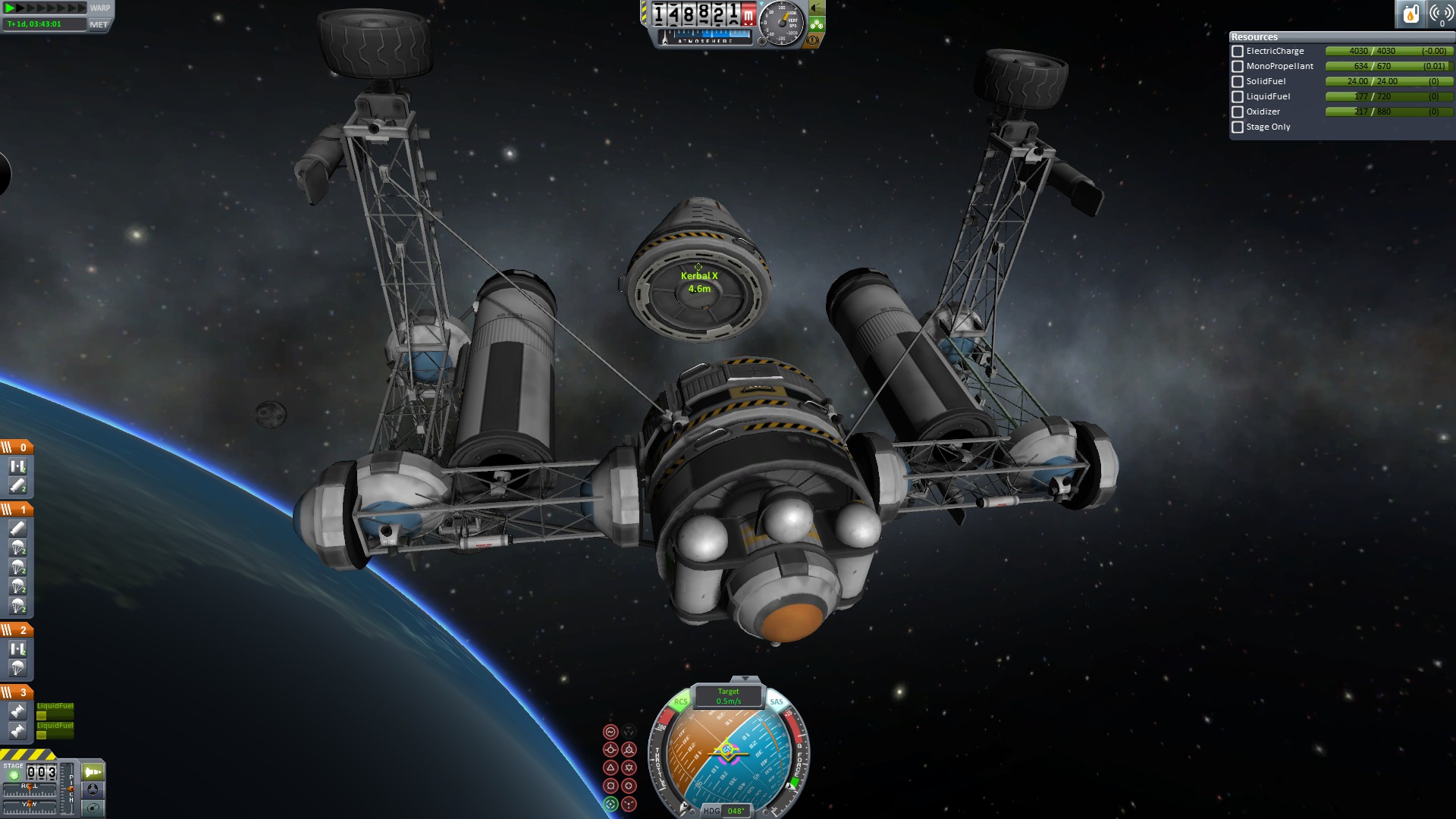
Task: Tick the Oxidizer resource checkbox
Action: (x=1238, y=112)
